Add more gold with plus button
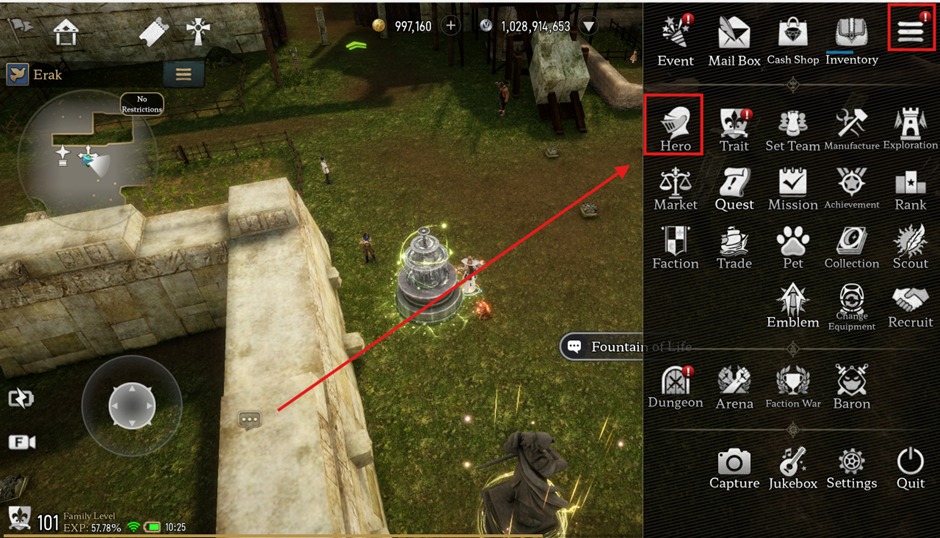The width and height of the screenshot is (940, 538). point(451,26)
